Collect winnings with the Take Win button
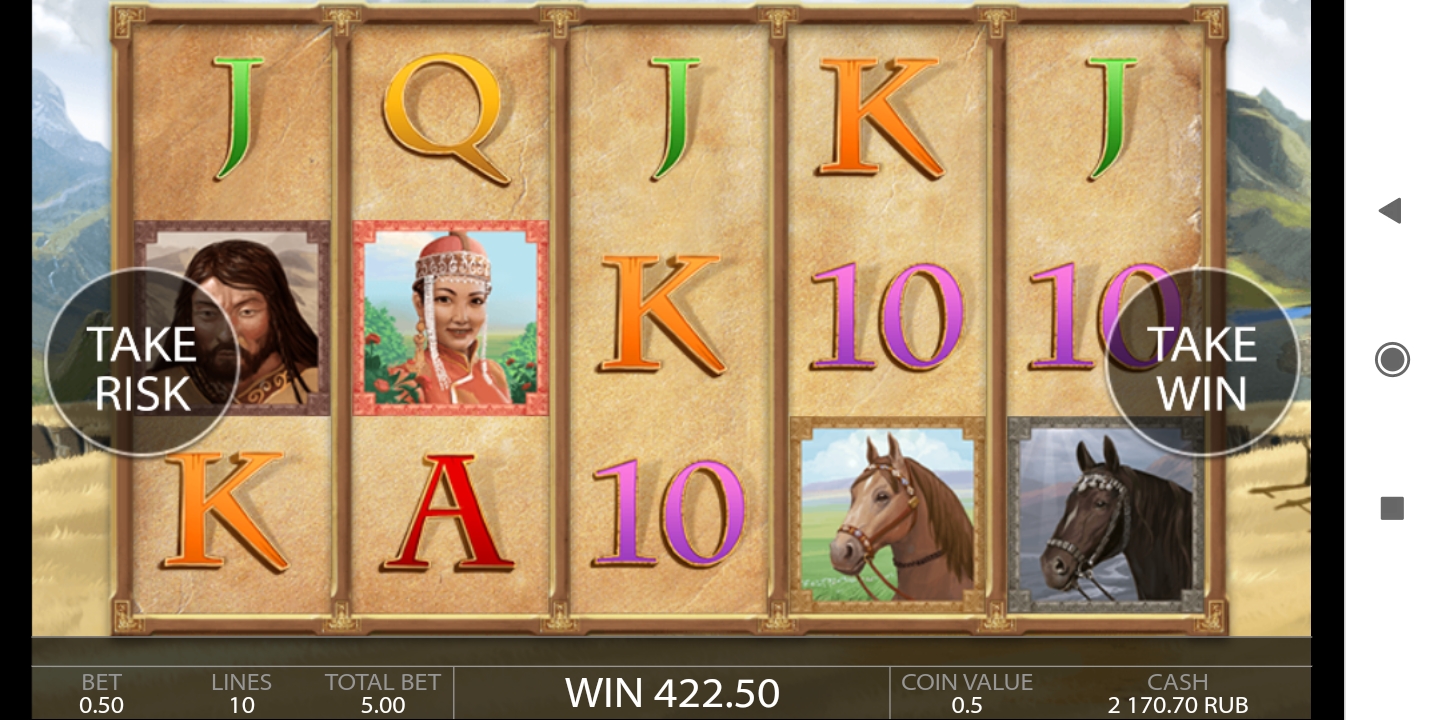Screen dimensions: 1440x720 click(1201, 367)
